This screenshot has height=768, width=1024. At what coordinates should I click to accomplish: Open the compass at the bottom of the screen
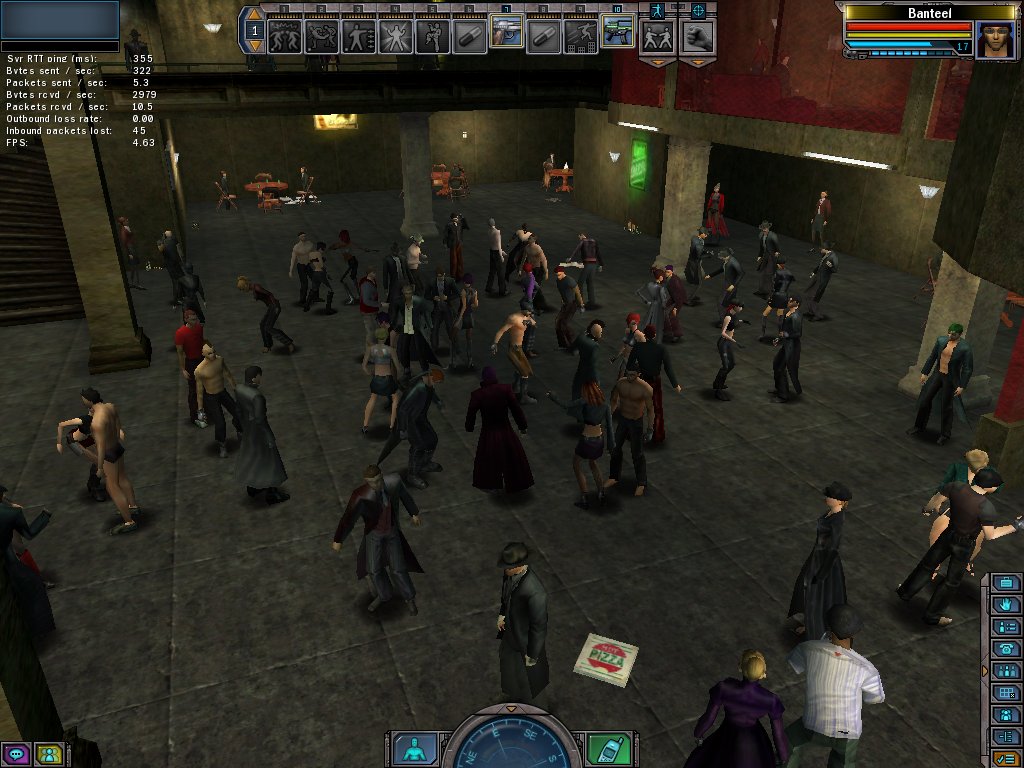point(511,742)
